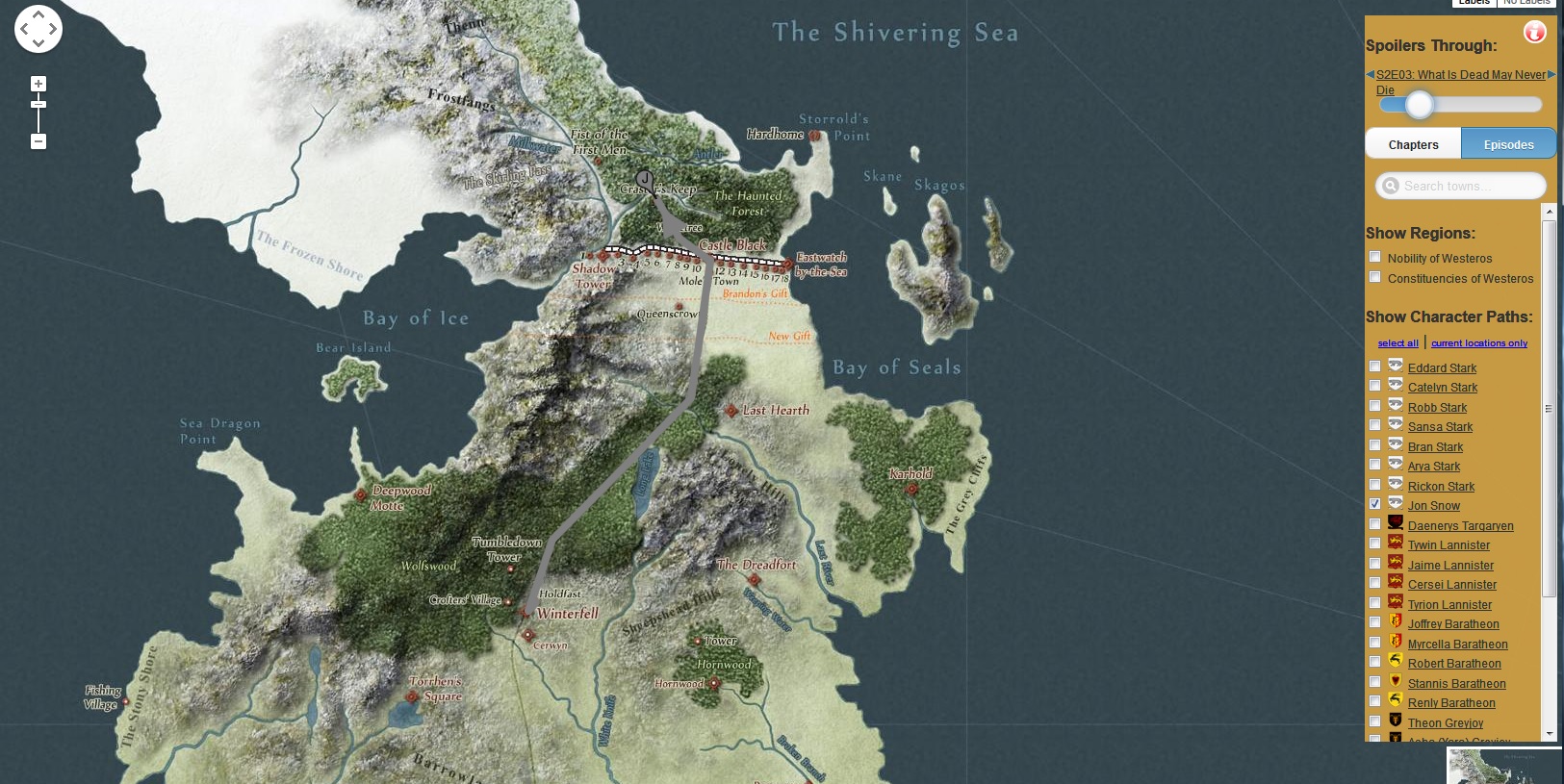Select the Targaryen dragon sigil icon
This screenshot has height=784, width=1564.
pyautogui.click(x=1395, y=523)
